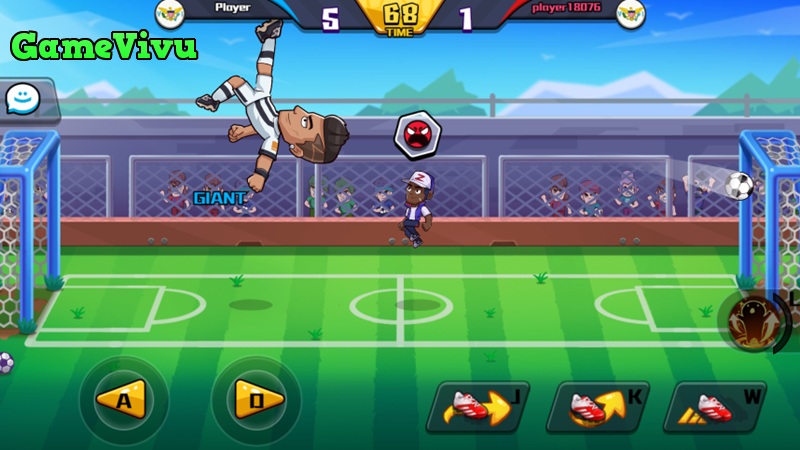The height and width of the screenshot is (450, 800).
Task: Move right with the D arrow button
Action: pos(256,400)
